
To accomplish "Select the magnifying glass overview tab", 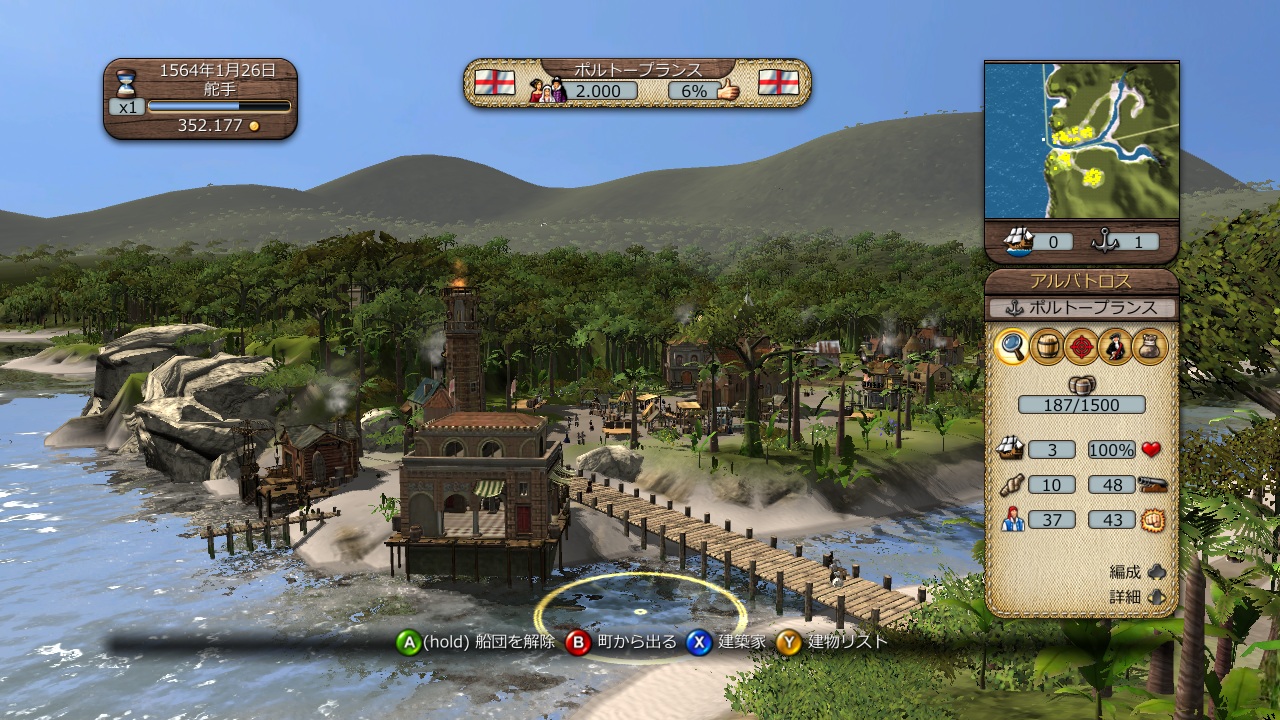I will click(1012, 346).
